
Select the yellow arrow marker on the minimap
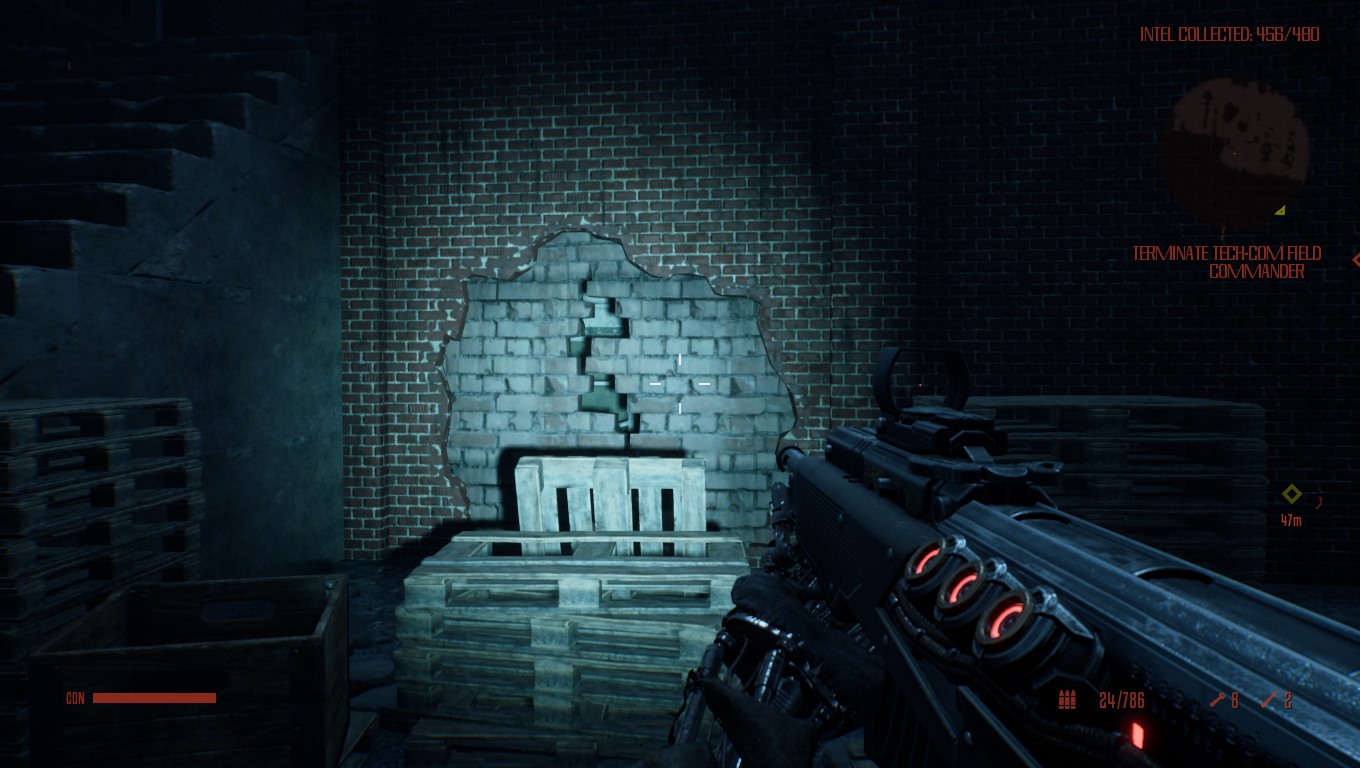pos(1280,210)
